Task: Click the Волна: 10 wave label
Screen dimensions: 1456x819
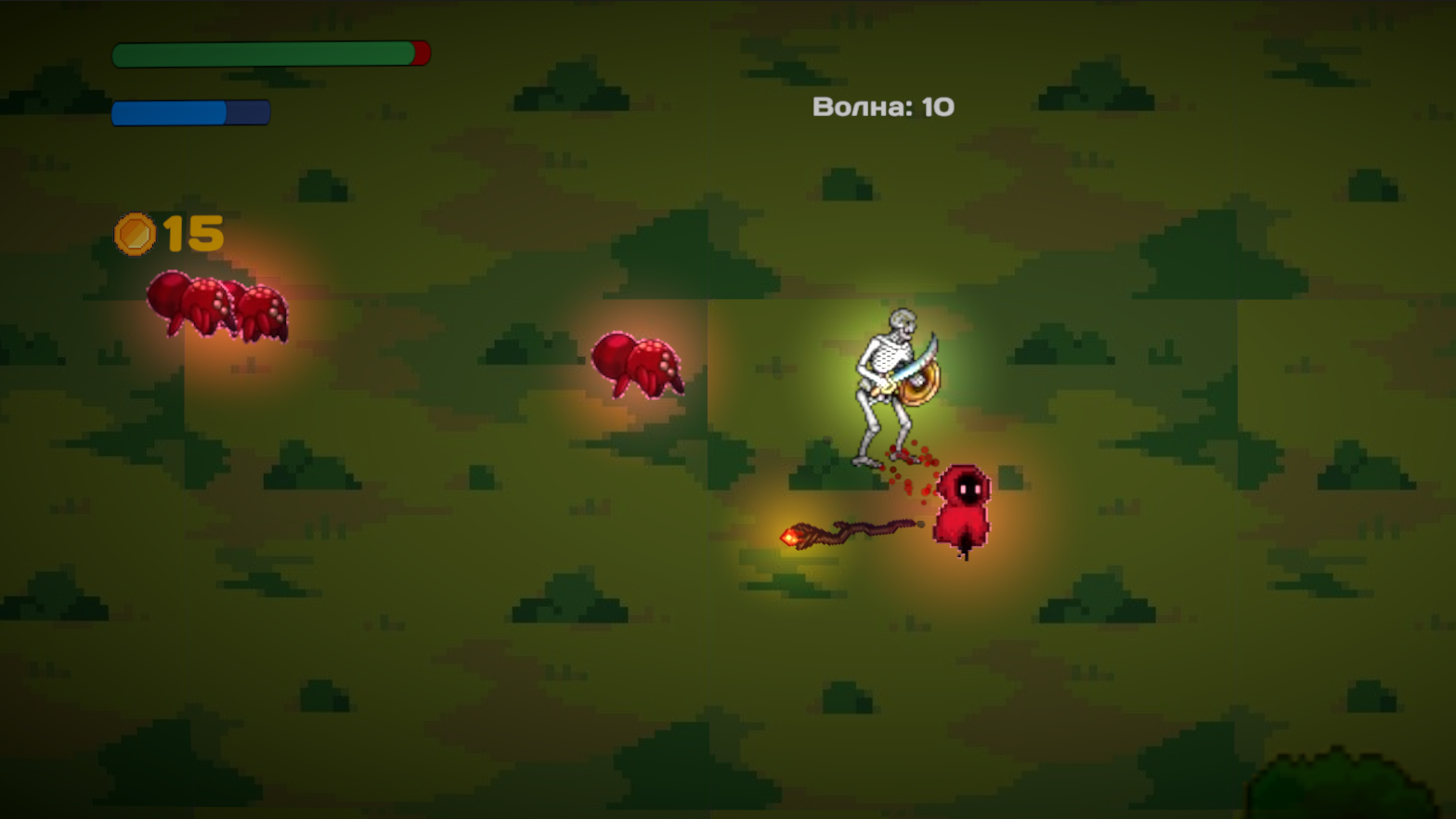Action: (x=882, y=107)
